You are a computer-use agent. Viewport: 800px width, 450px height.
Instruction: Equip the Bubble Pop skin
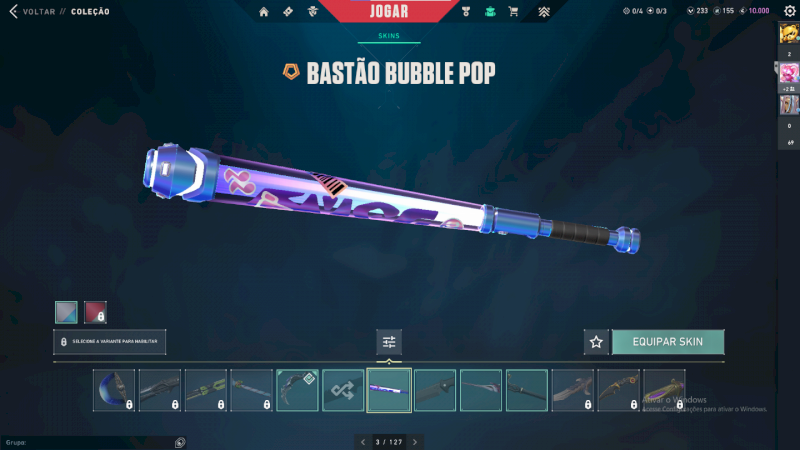(x=668, y=342)
